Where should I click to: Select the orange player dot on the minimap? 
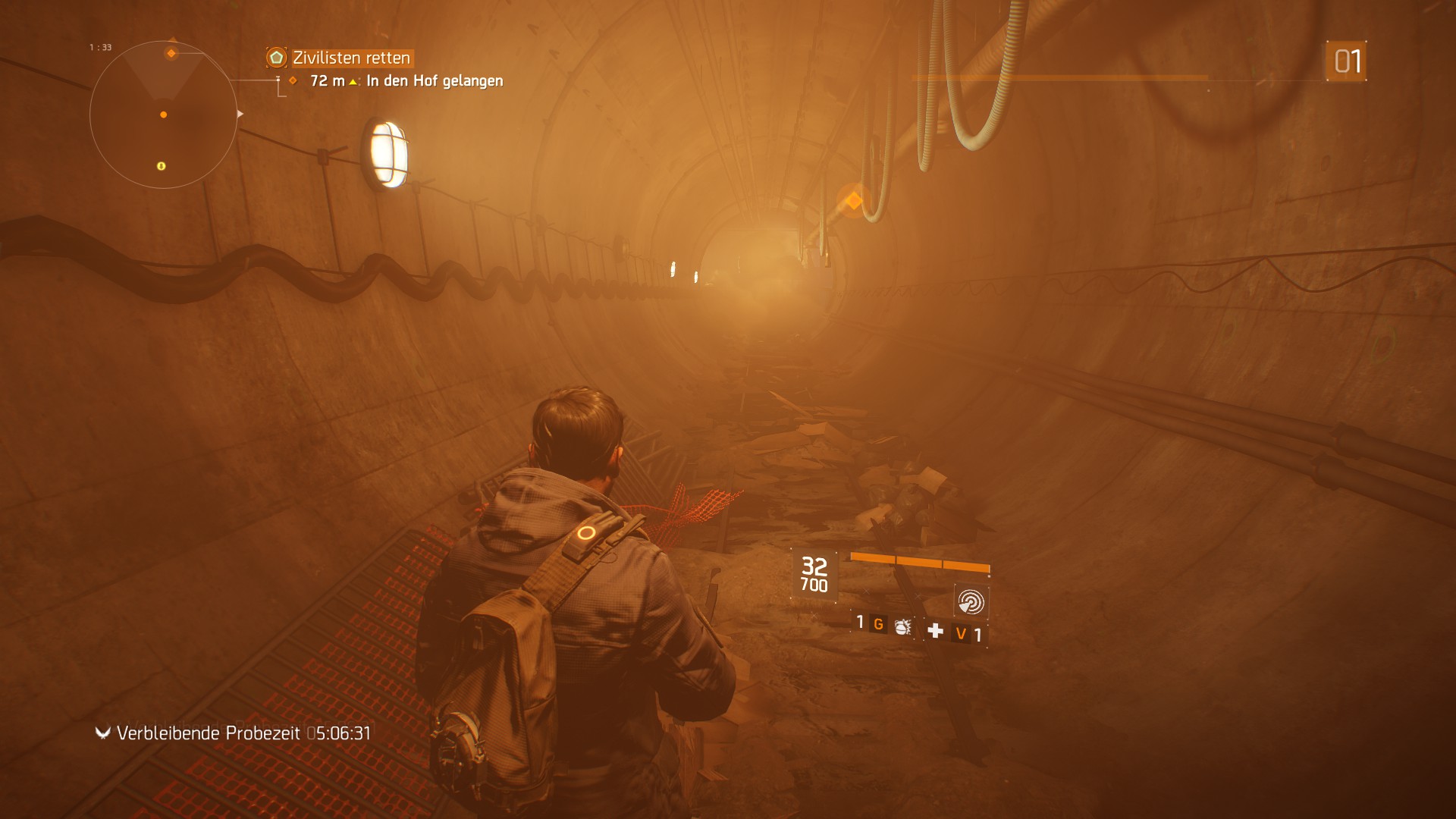(x=164, y=115)
